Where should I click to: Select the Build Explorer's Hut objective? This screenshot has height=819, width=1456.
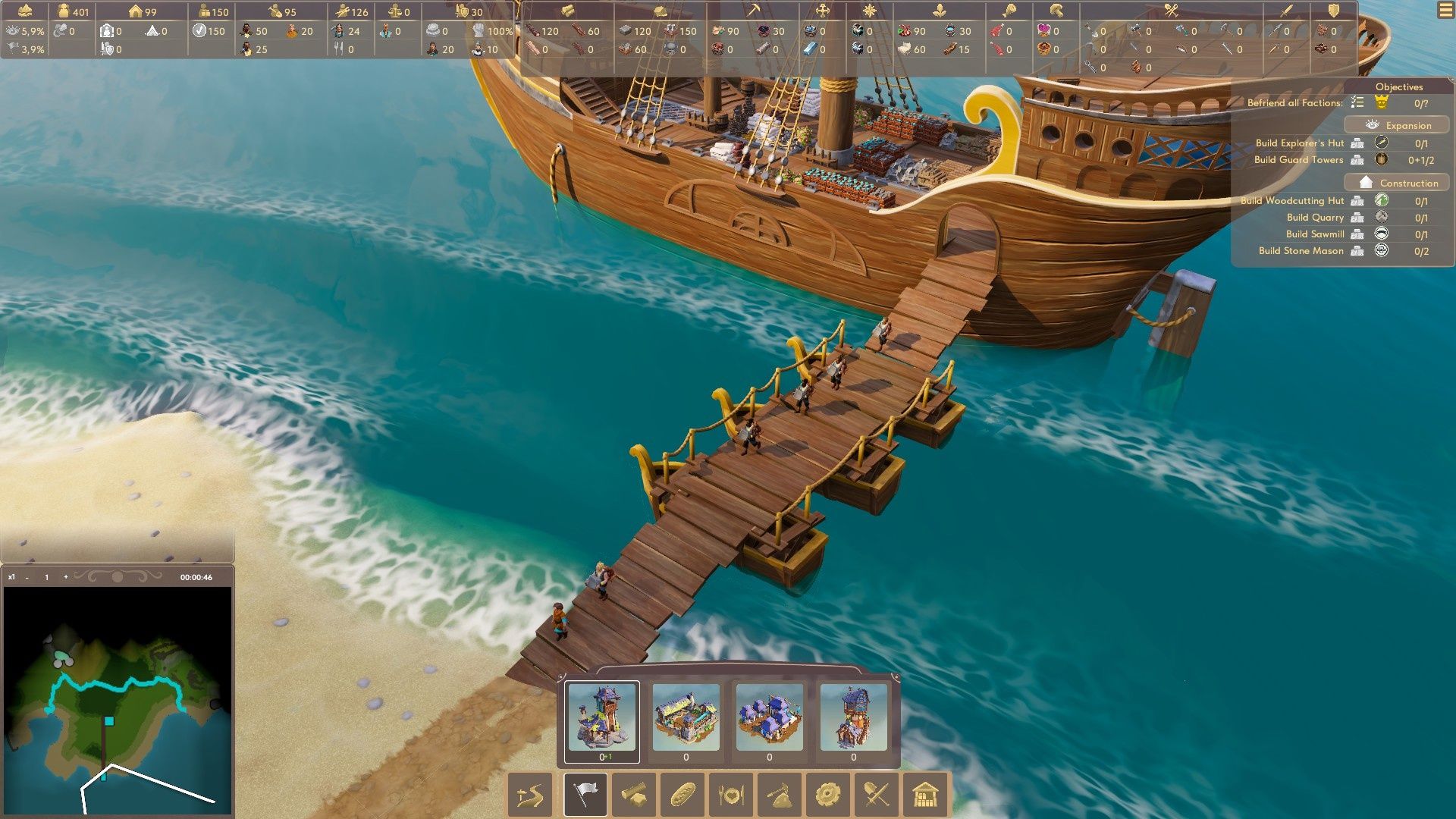pos(1300,143)
